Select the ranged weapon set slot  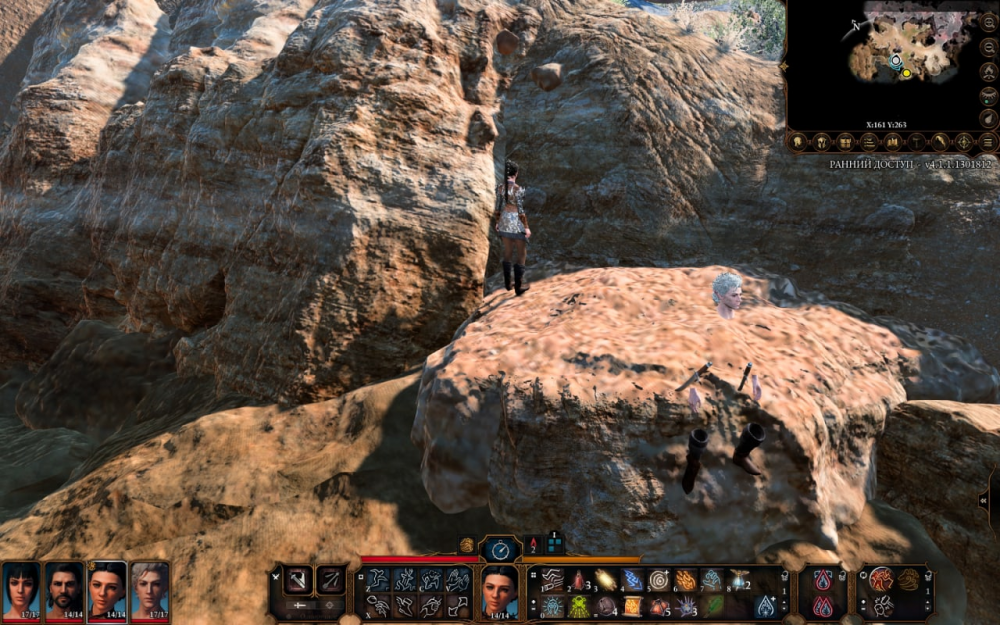pyautogui.click(x=331, y=579)
